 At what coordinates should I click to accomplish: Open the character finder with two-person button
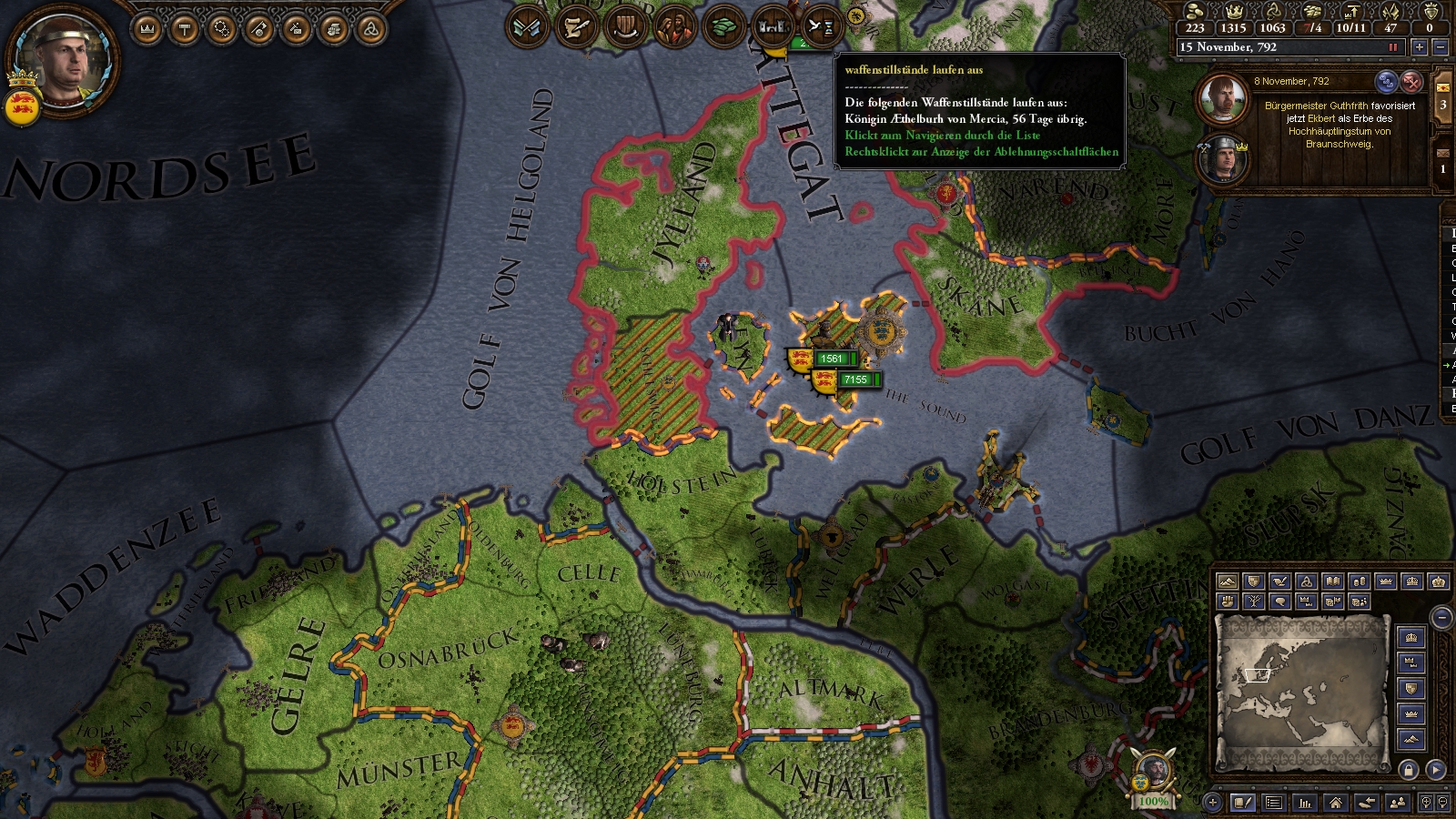(1399, 803)
